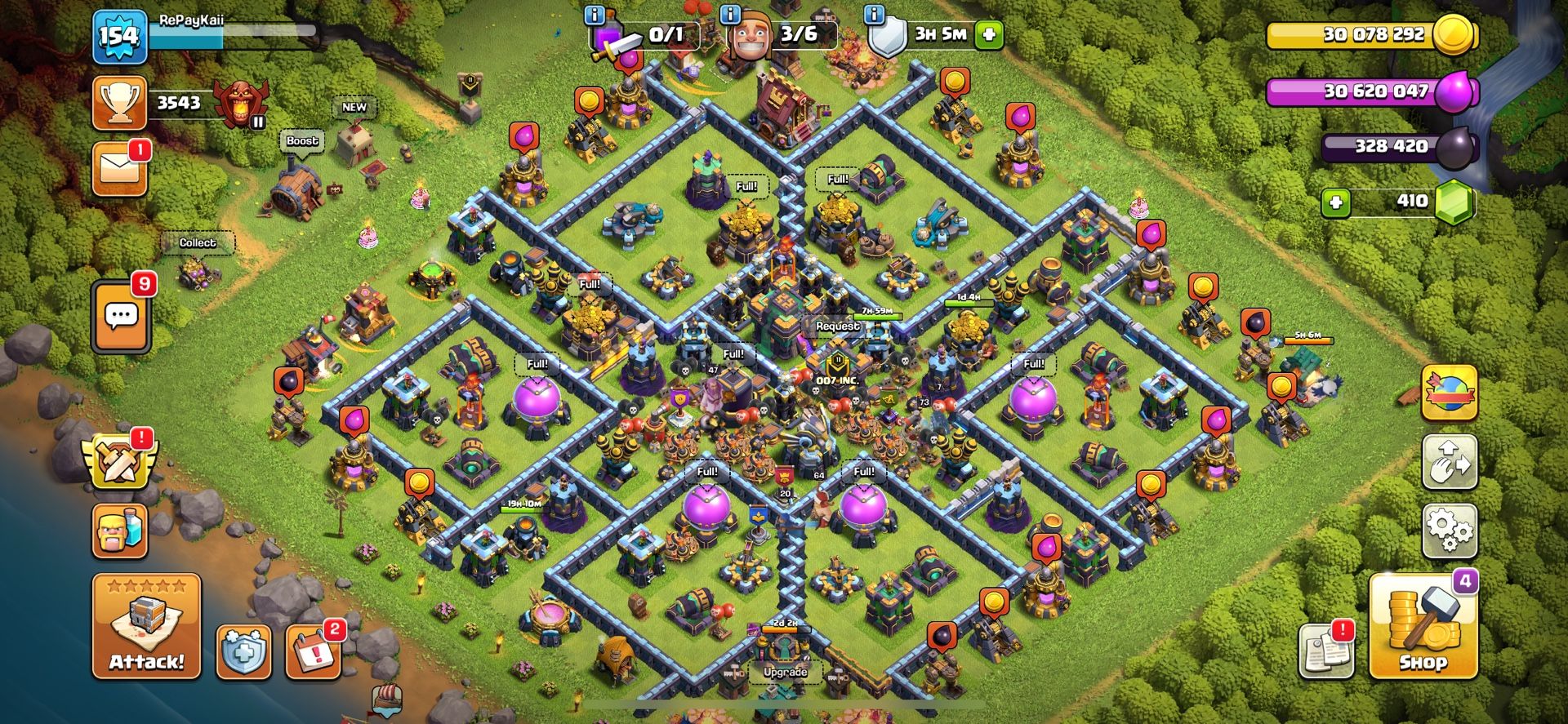Tap the Attack! button

(x=146, y=626)
